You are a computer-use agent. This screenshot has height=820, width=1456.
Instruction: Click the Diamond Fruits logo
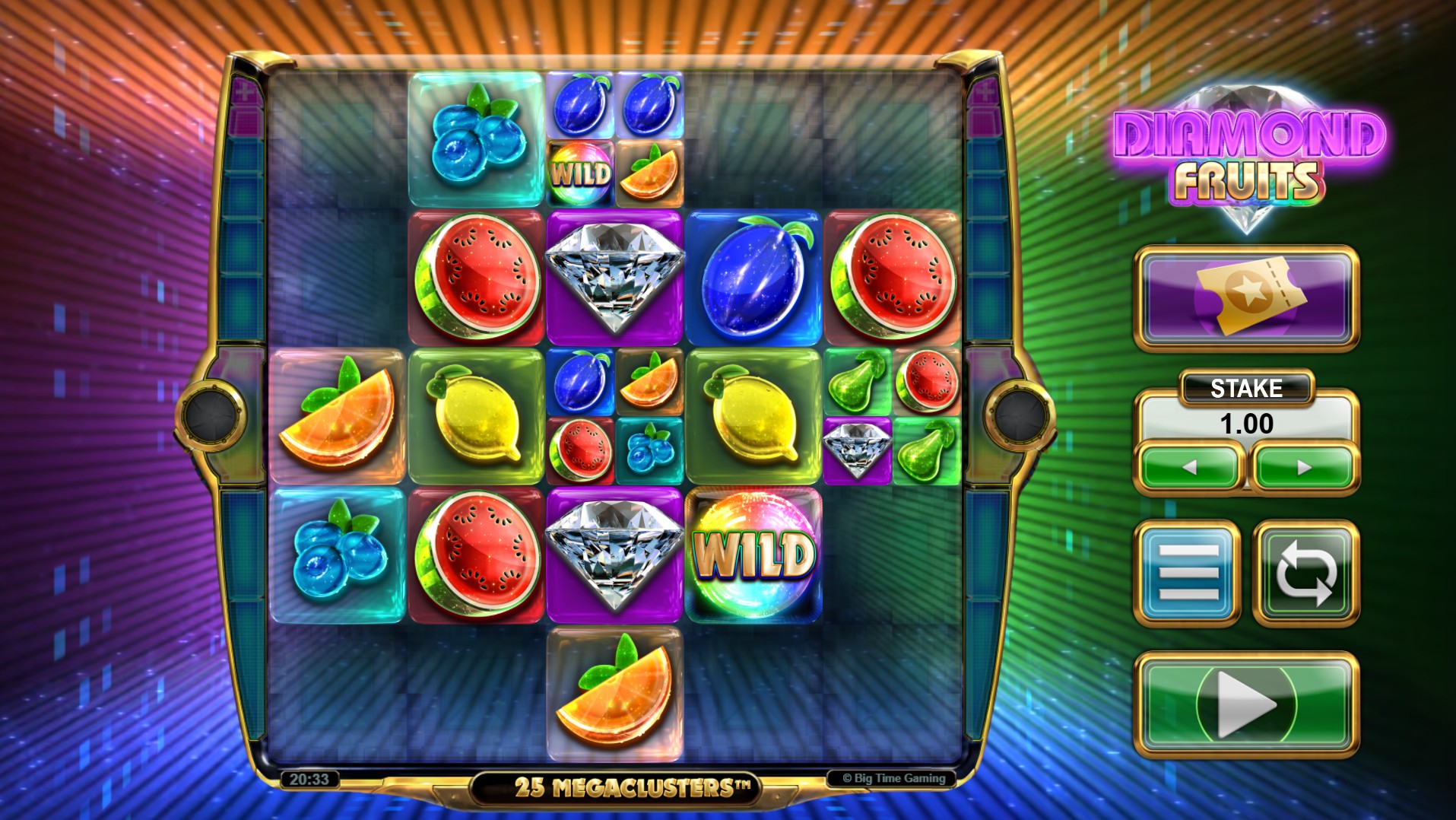click(1247, 148)
